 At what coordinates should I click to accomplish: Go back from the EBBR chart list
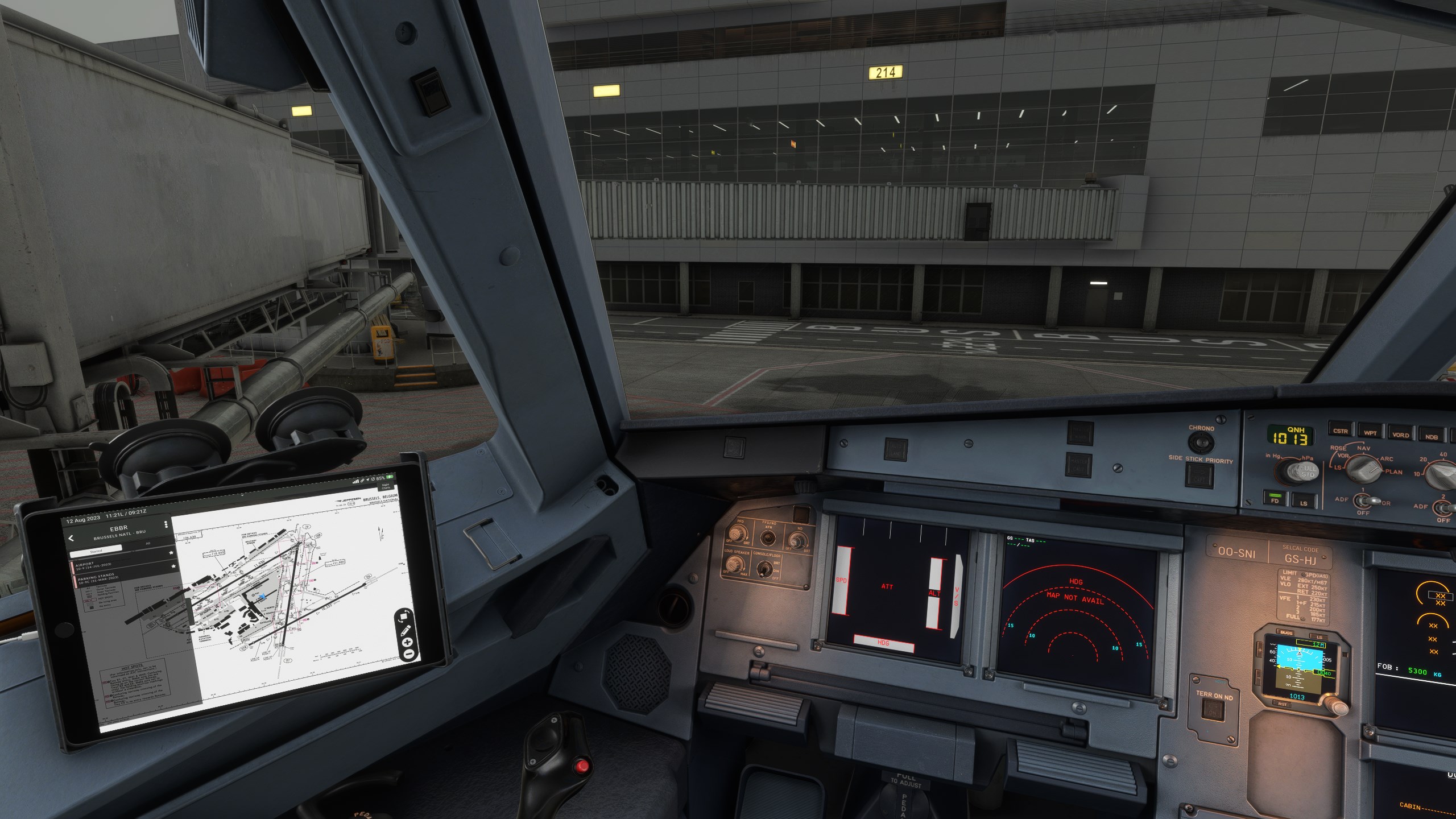point(72,539)
